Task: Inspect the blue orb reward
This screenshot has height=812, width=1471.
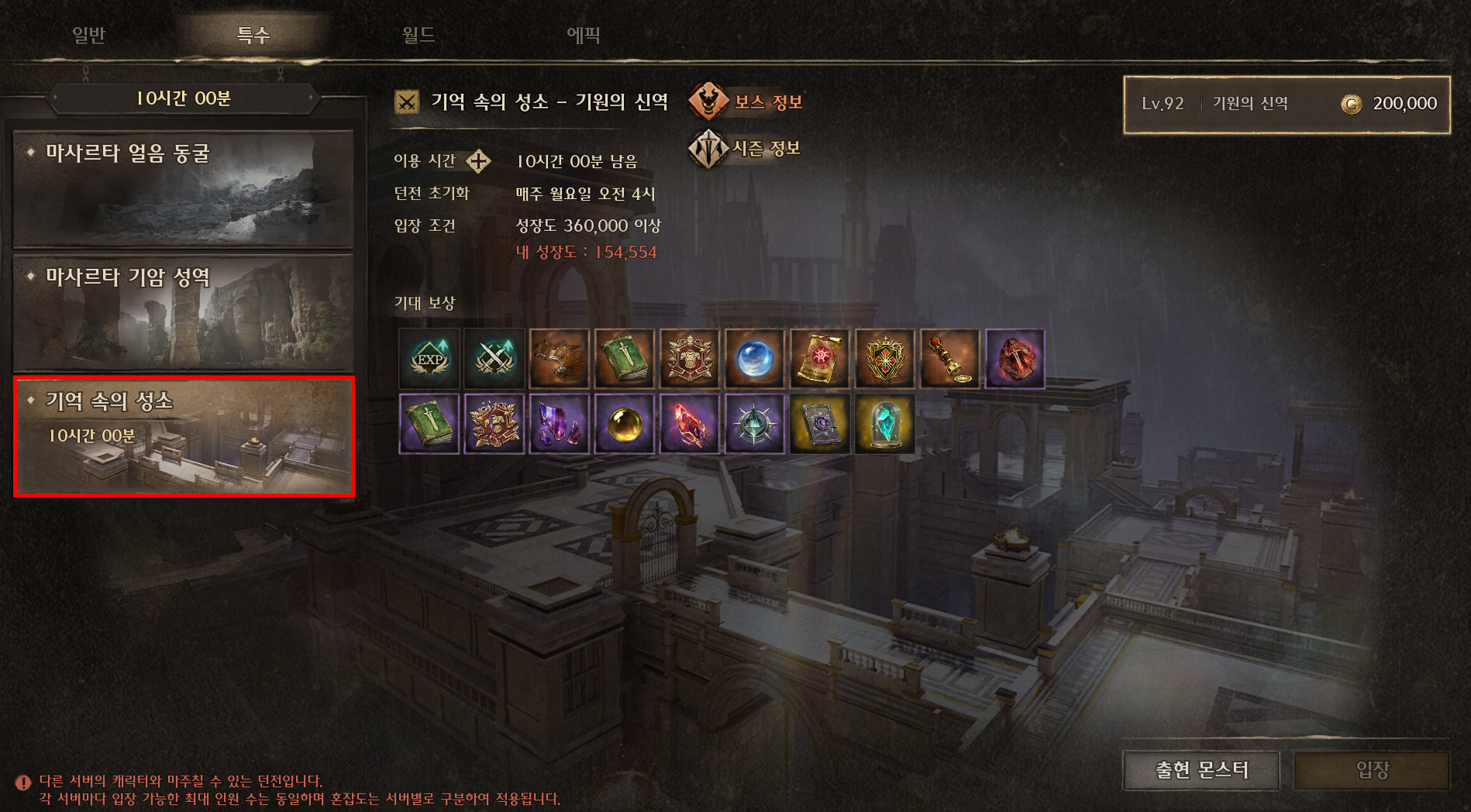Action: click(x=755, y=359)
